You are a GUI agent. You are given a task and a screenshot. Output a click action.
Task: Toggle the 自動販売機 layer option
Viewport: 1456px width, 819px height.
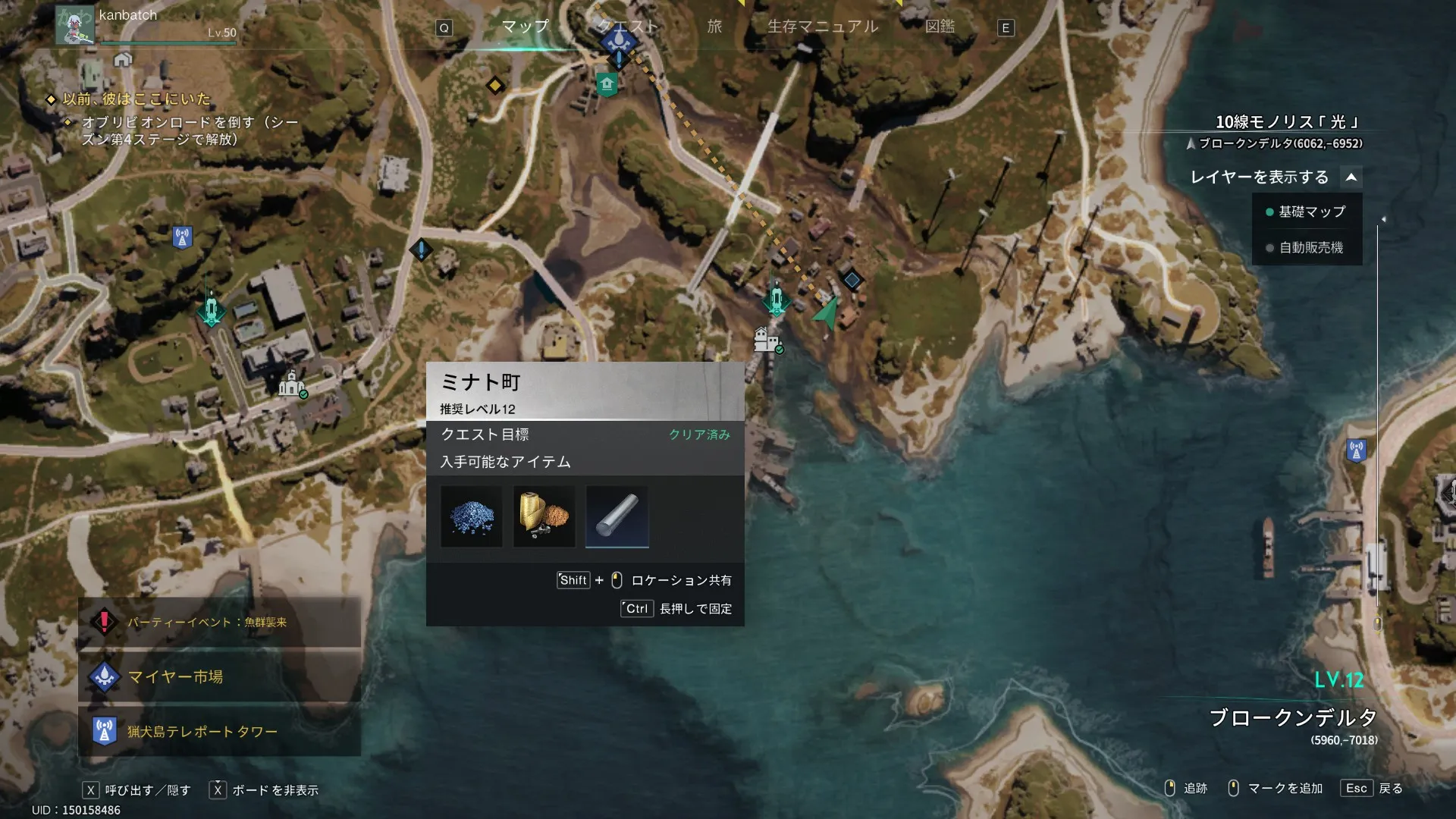pos(1307,248)
